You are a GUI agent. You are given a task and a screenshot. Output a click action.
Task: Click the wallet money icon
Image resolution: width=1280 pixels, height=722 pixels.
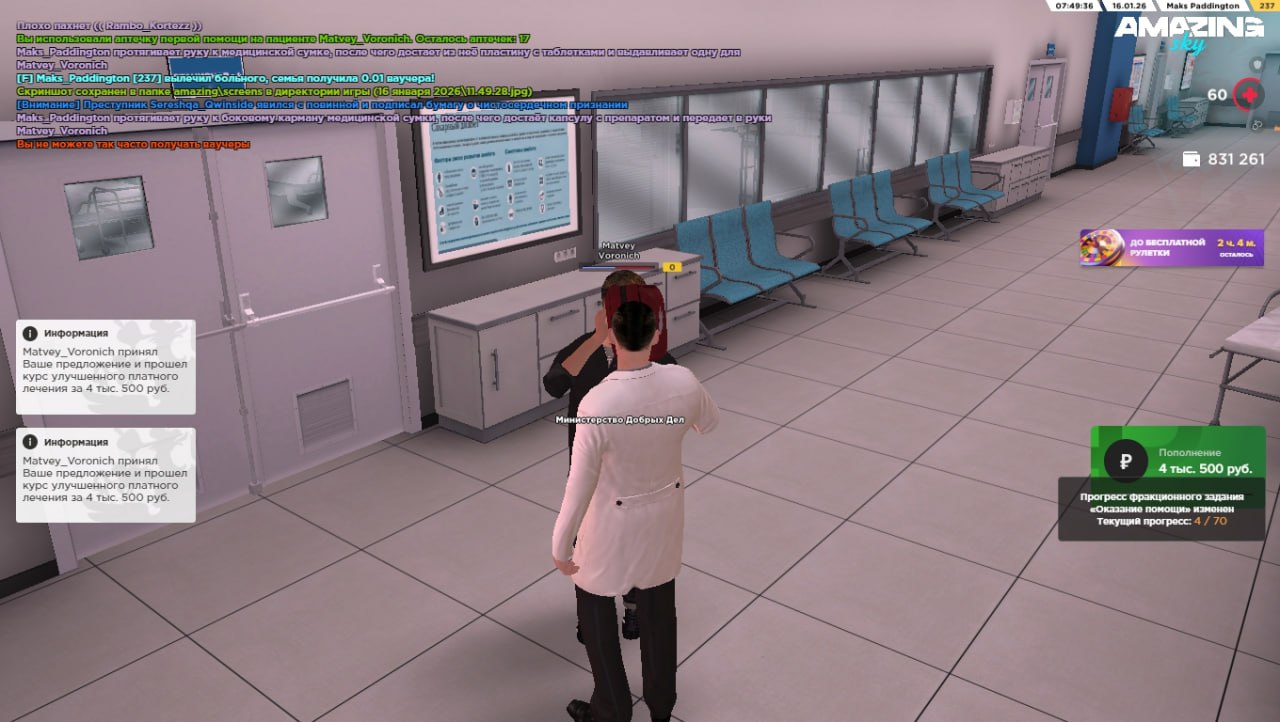click(1191, 159)
